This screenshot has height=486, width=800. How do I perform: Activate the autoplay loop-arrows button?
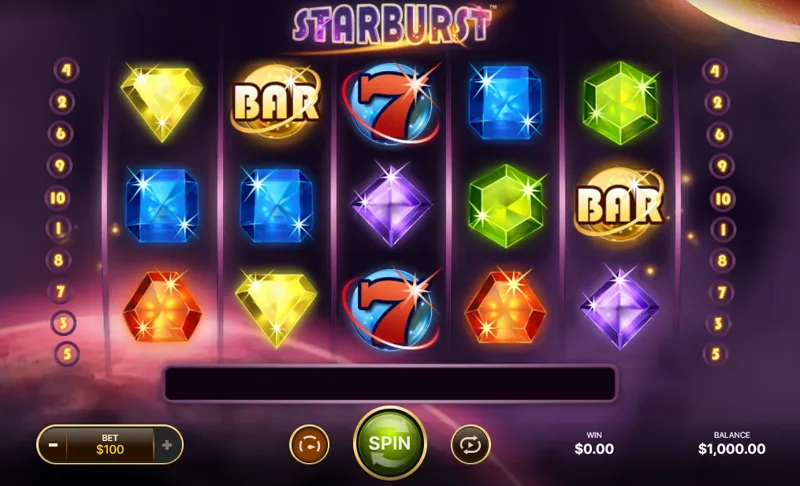pyautogui.click(x=470, y=444)
